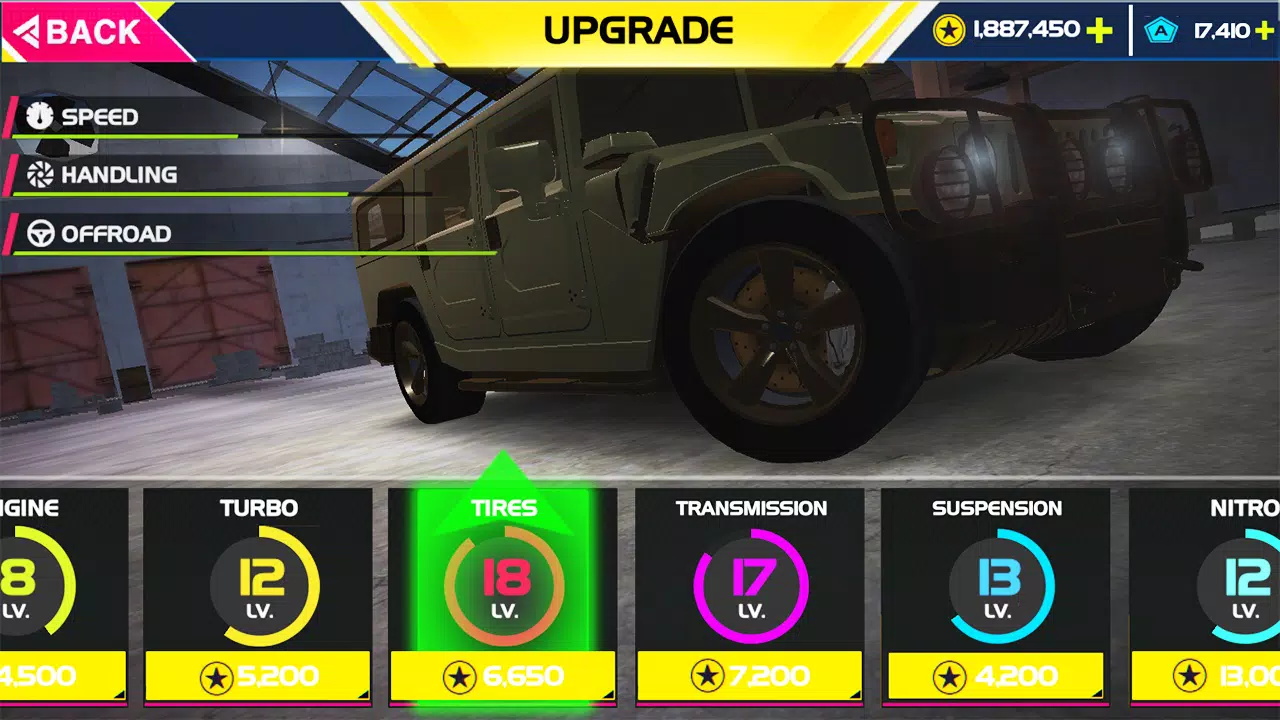Buy the Suspension upgrade for 4,200

pyautogui.click(x=995, y=675)
